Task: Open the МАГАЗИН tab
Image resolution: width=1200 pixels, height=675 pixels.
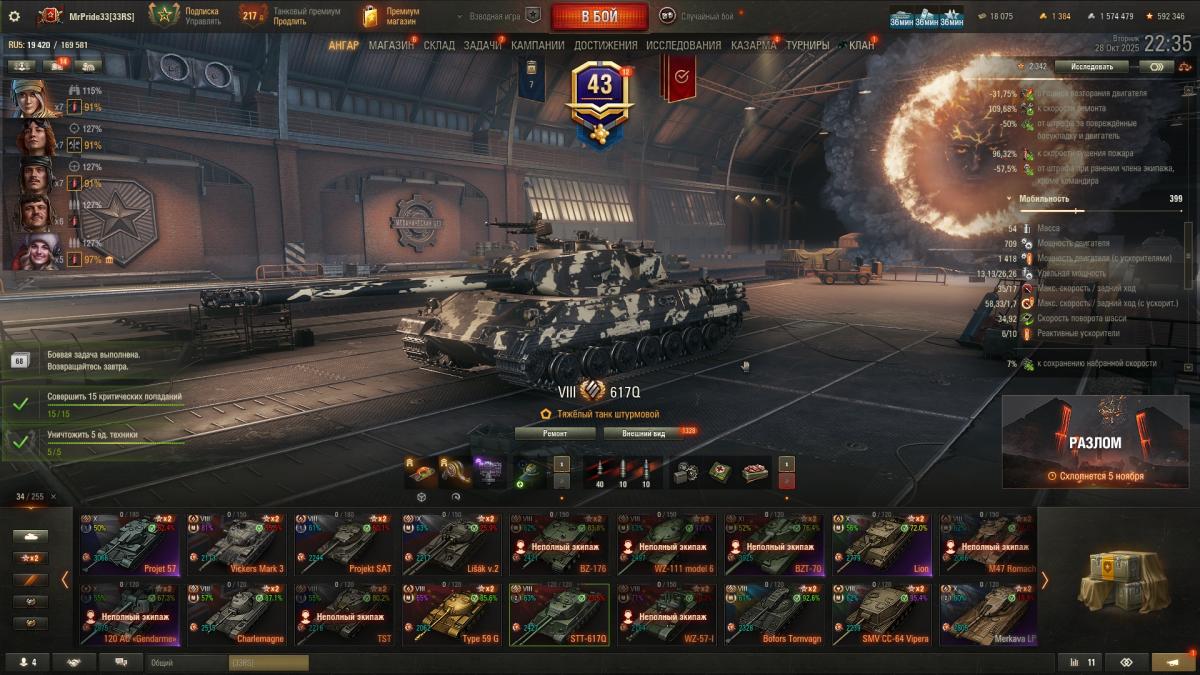Action: point(391,45)
